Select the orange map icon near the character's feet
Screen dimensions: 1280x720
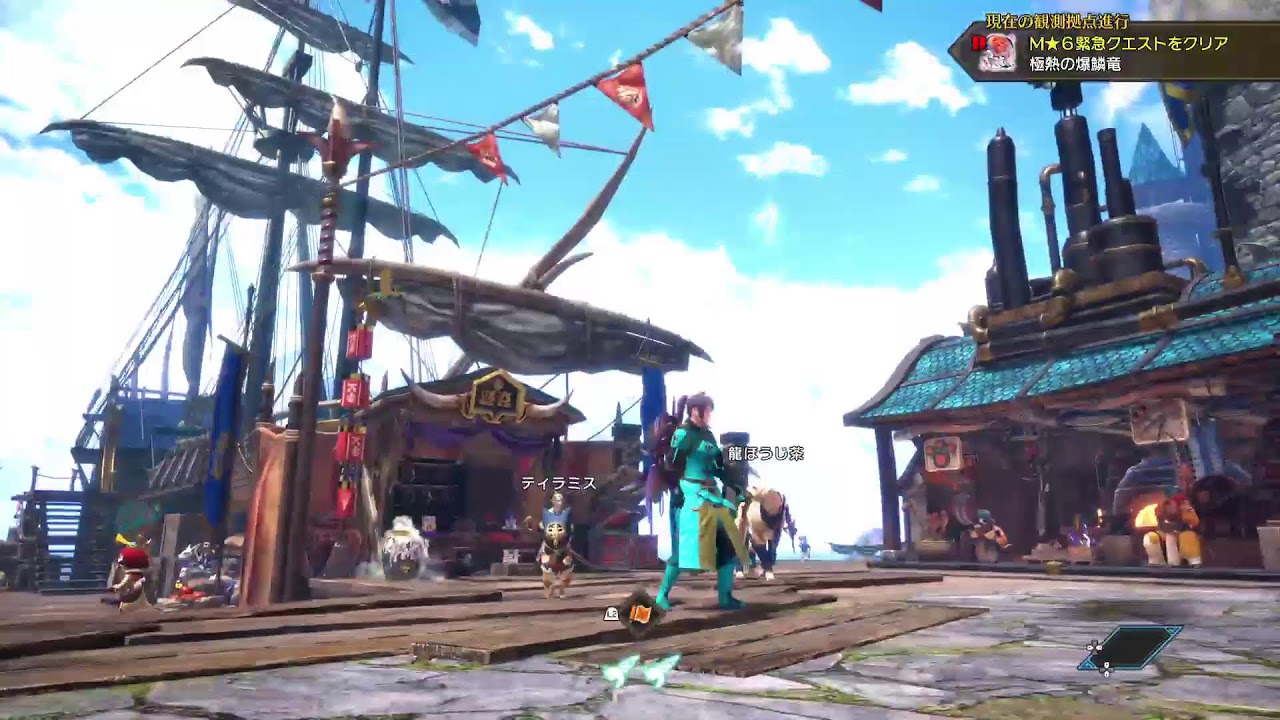640,613
